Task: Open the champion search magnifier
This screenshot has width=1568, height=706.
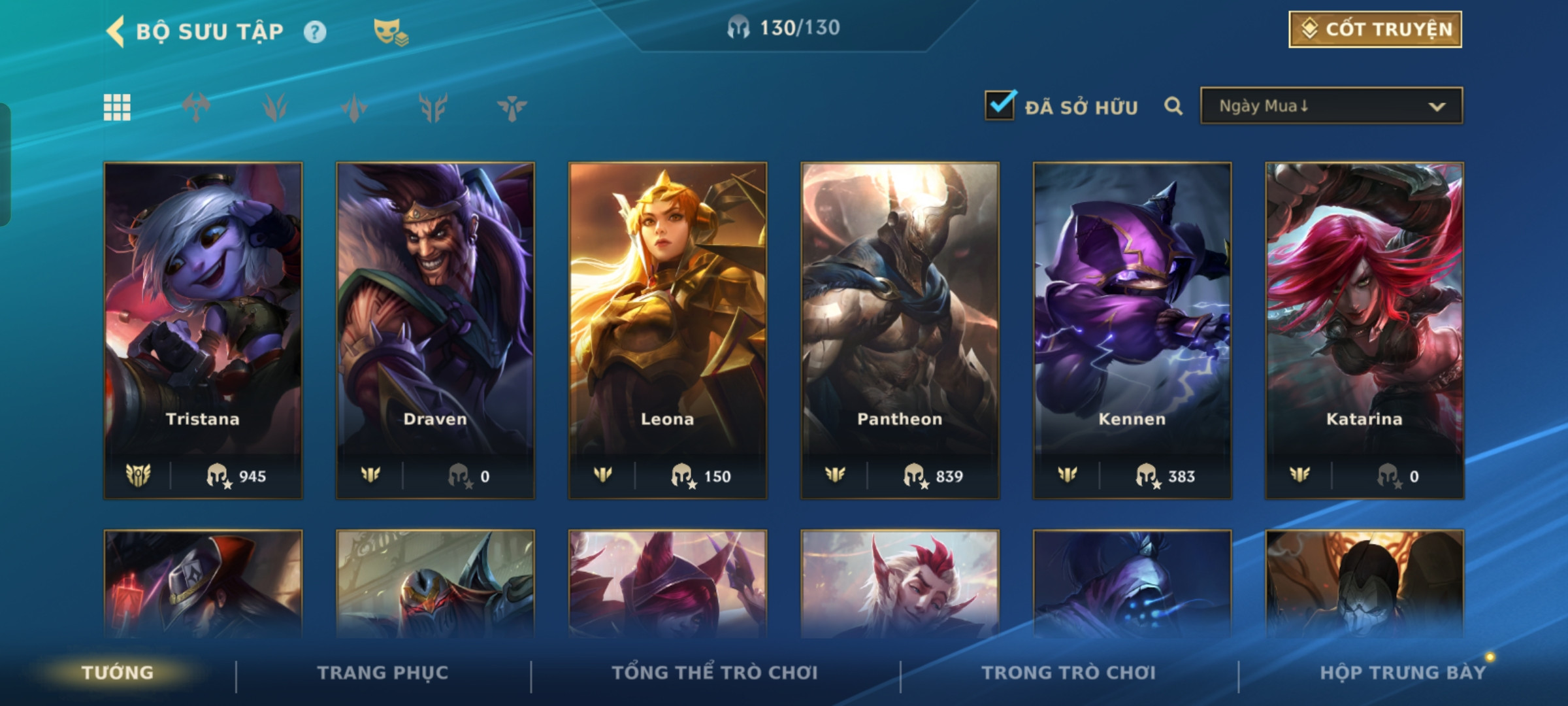Action: 1173,106
